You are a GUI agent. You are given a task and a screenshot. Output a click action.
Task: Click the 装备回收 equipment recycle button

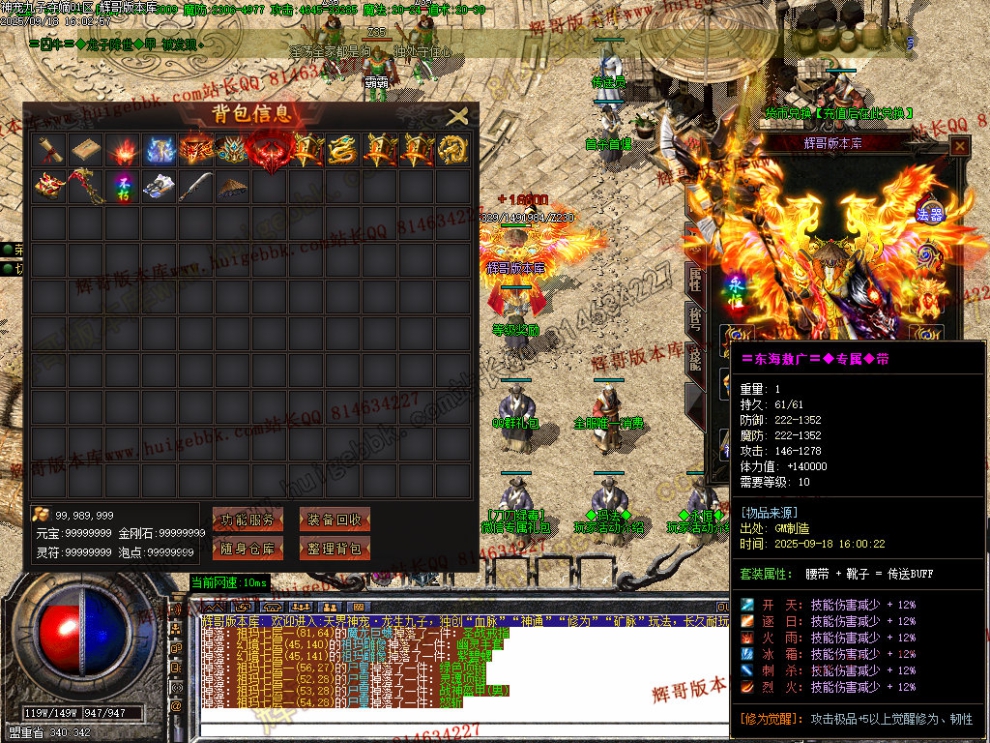(x=335, y=519)
